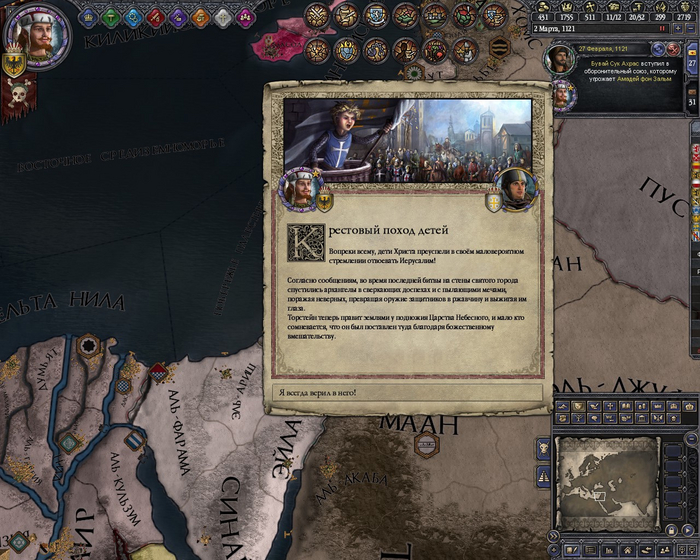Screen dimensions: 700x560
Task: Open the blue crown tab
Action: pyautogui.click(x=88, y=17)
